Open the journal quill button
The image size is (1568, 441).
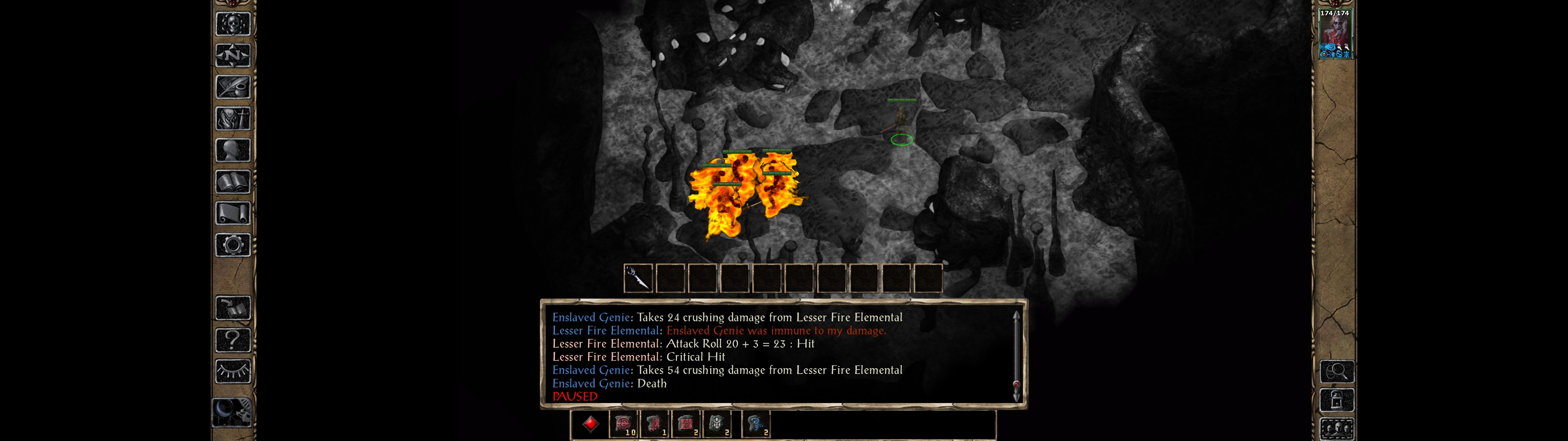point(232,87)
